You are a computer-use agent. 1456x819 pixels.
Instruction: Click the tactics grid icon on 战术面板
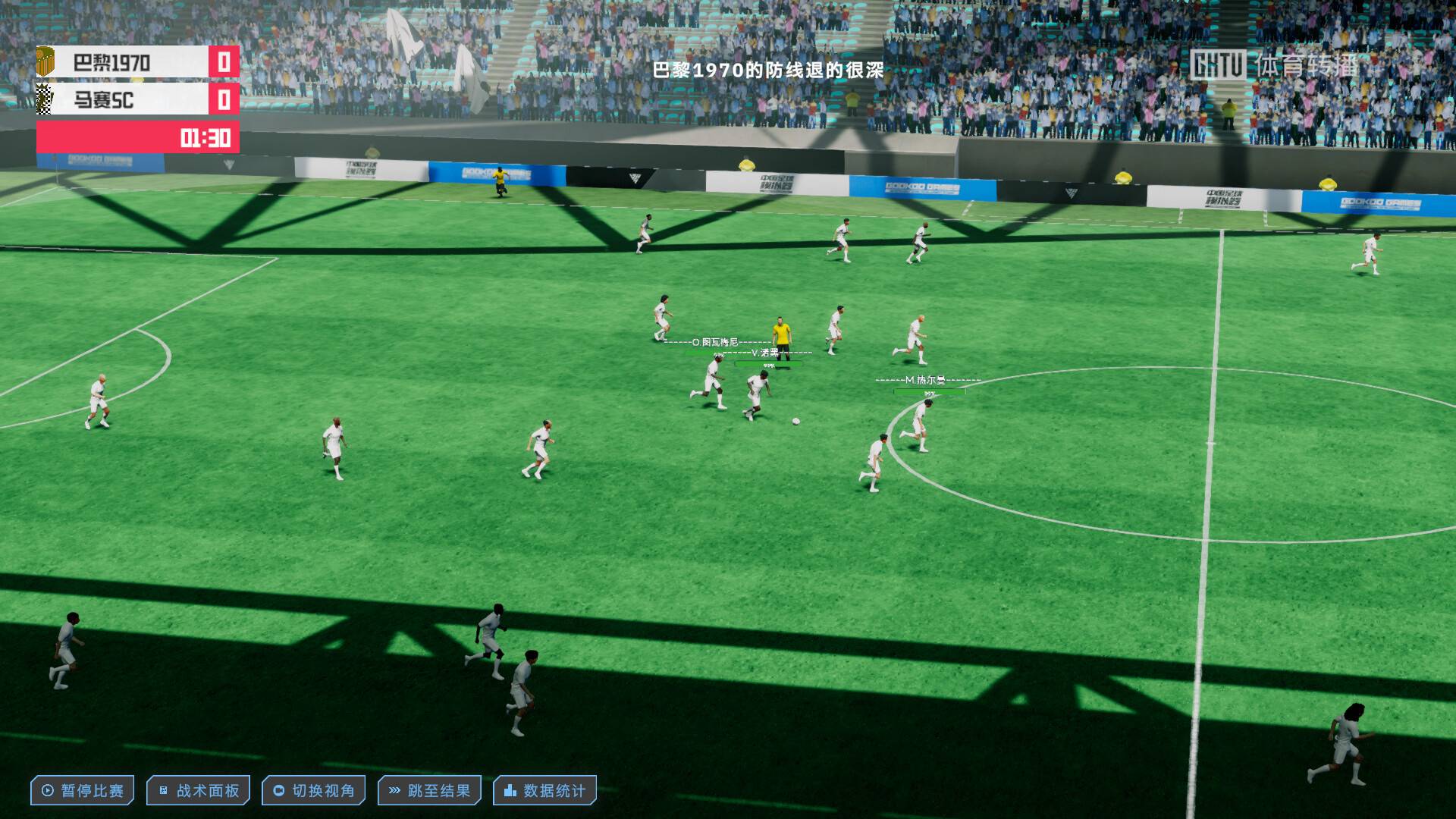[x=163, y=789]
